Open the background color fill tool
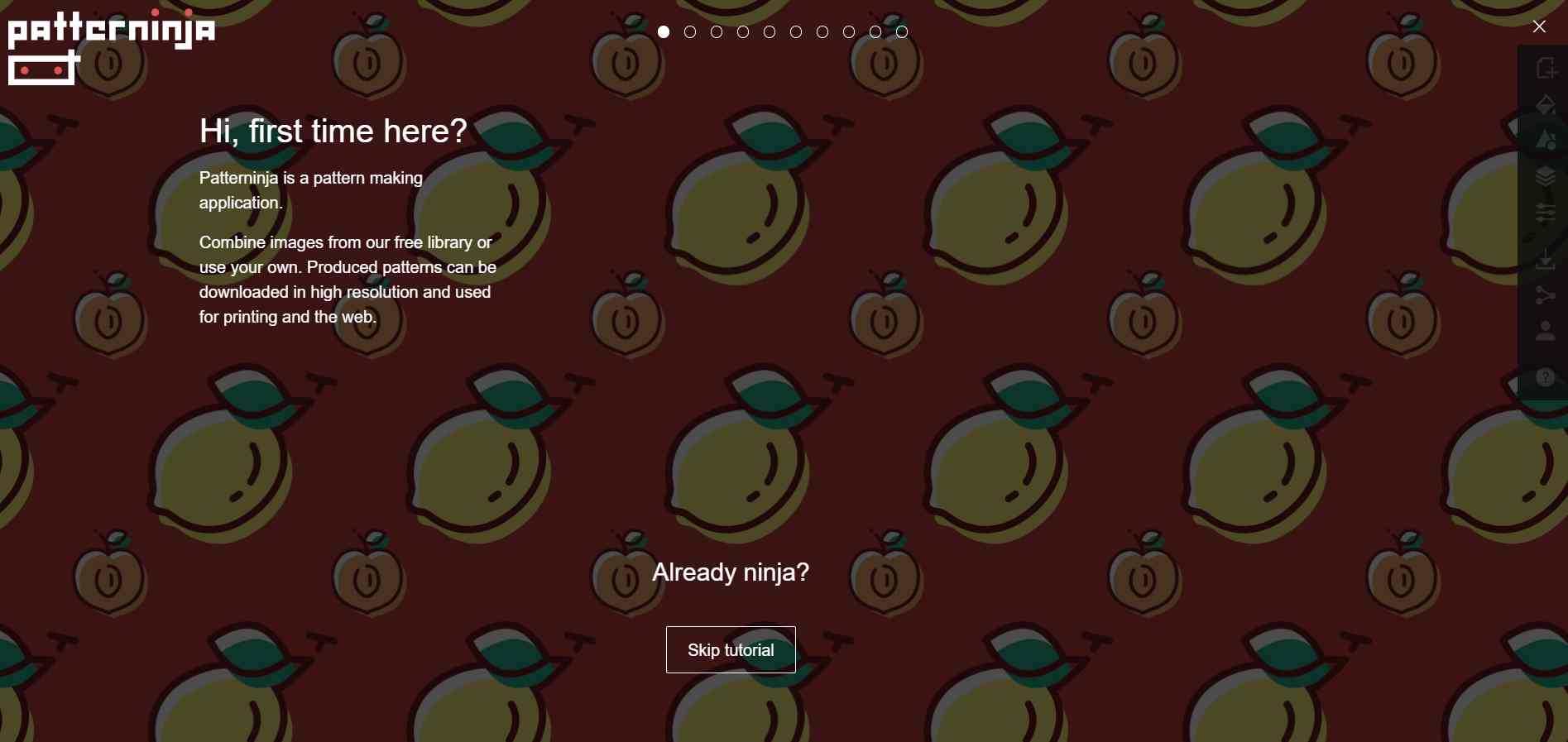The height and width of the screenshot is (742, 1568). 1547,105
